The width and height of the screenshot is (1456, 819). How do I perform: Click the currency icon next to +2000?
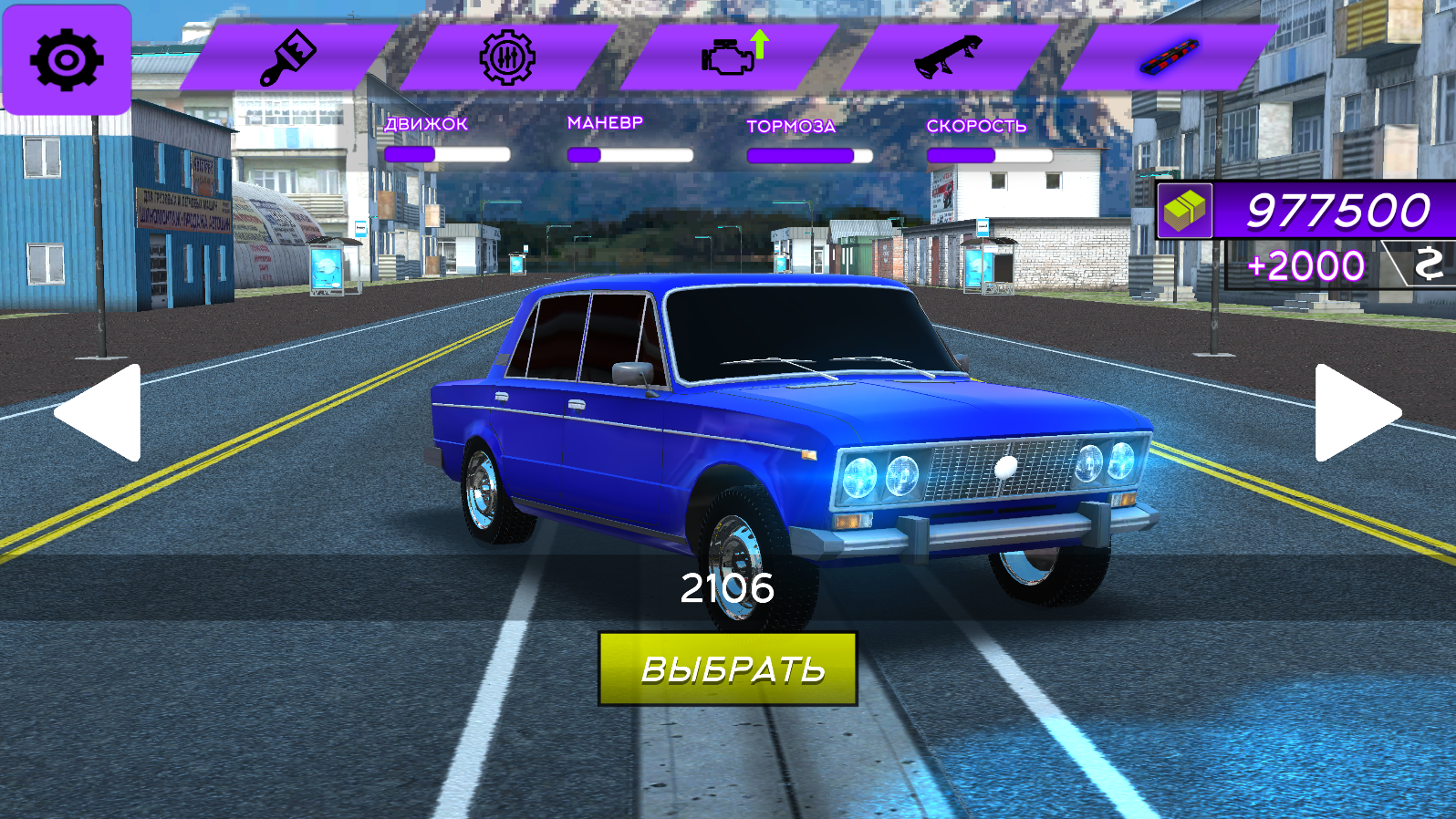pos(1429,264)
